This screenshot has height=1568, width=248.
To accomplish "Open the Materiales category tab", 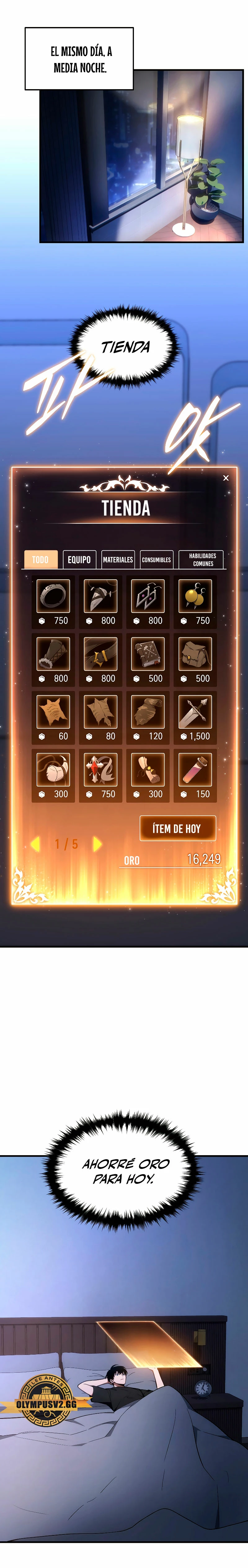I will [117, 559].
